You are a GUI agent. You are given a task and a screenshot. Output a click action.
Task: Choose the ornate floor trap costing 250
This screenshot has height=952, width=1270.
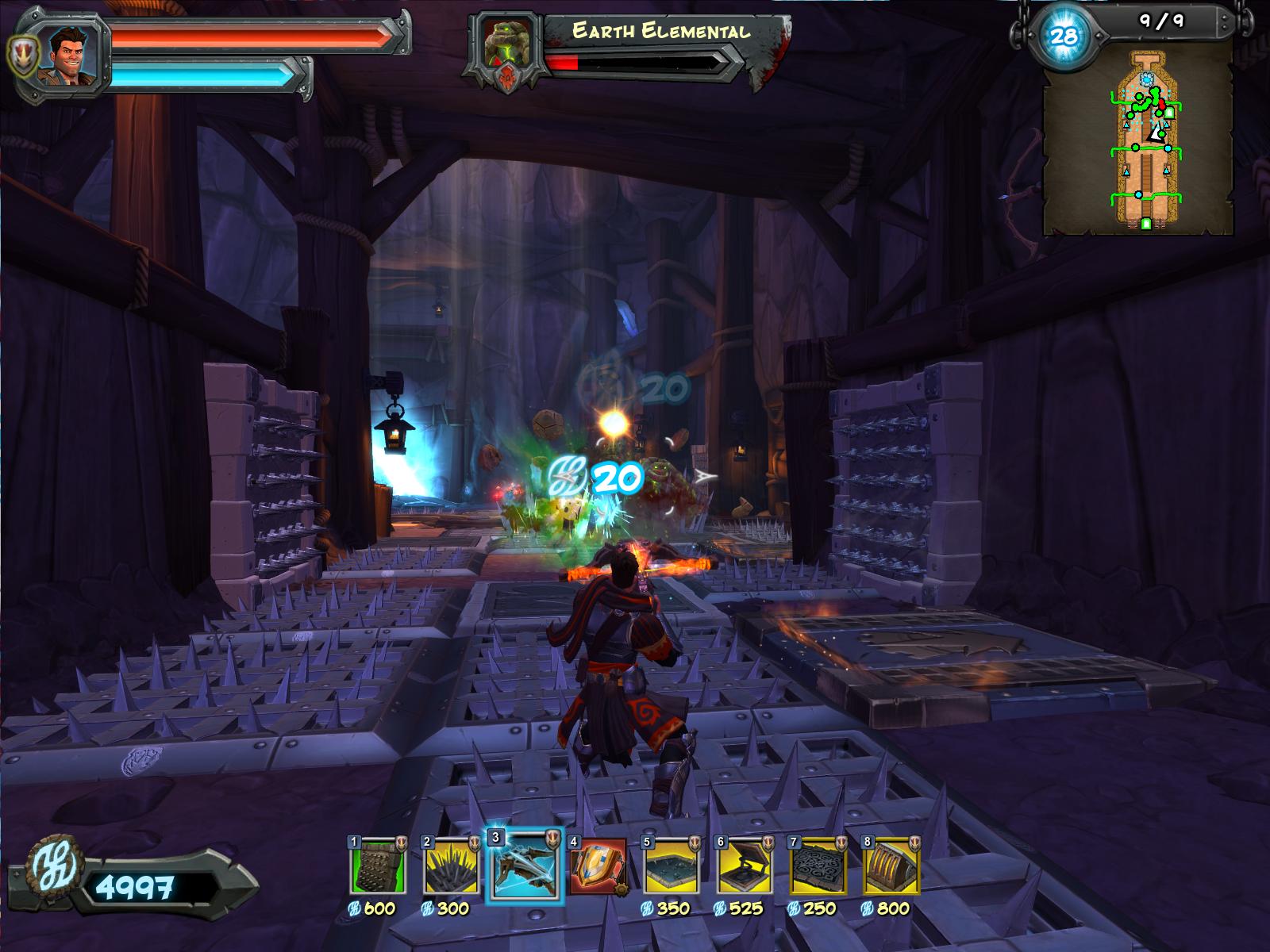coord(816,866)
